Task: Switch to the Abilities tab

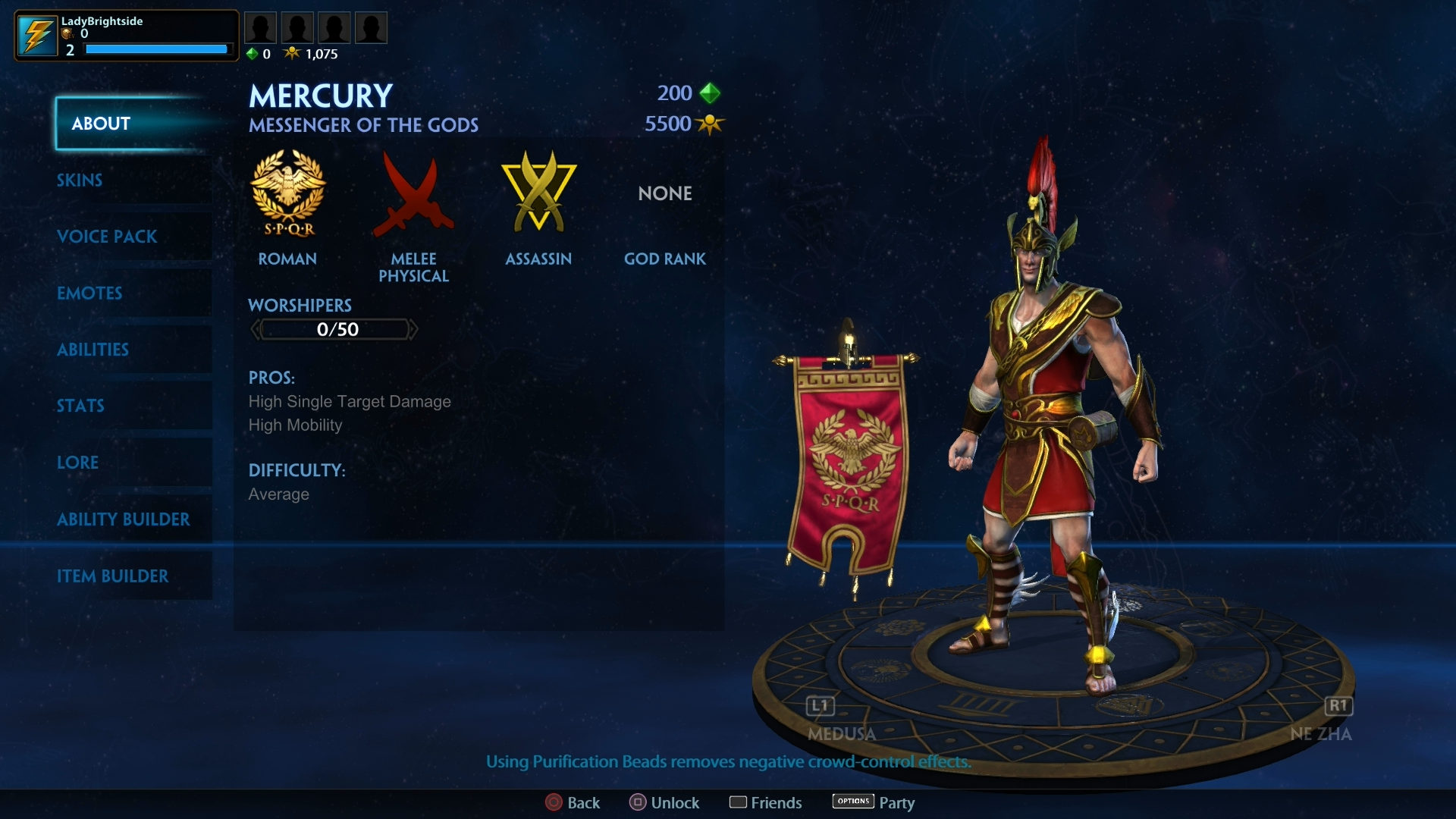Action: pyautogui.click(x=93, y=350)
